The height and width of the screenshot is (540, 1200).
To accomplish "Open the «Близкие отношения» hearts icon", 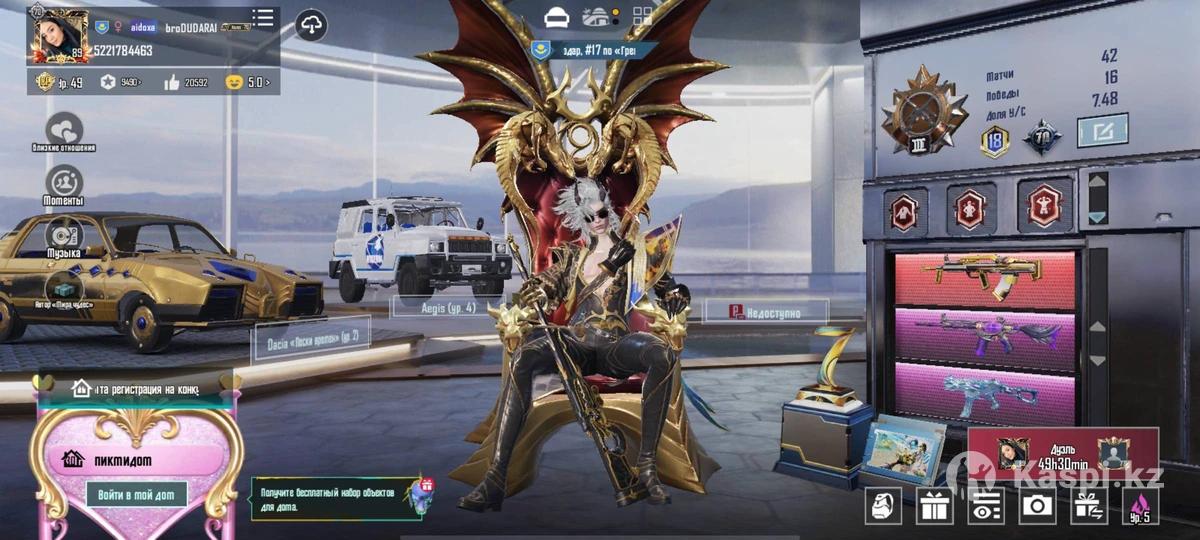I will (x=65, y=129).
